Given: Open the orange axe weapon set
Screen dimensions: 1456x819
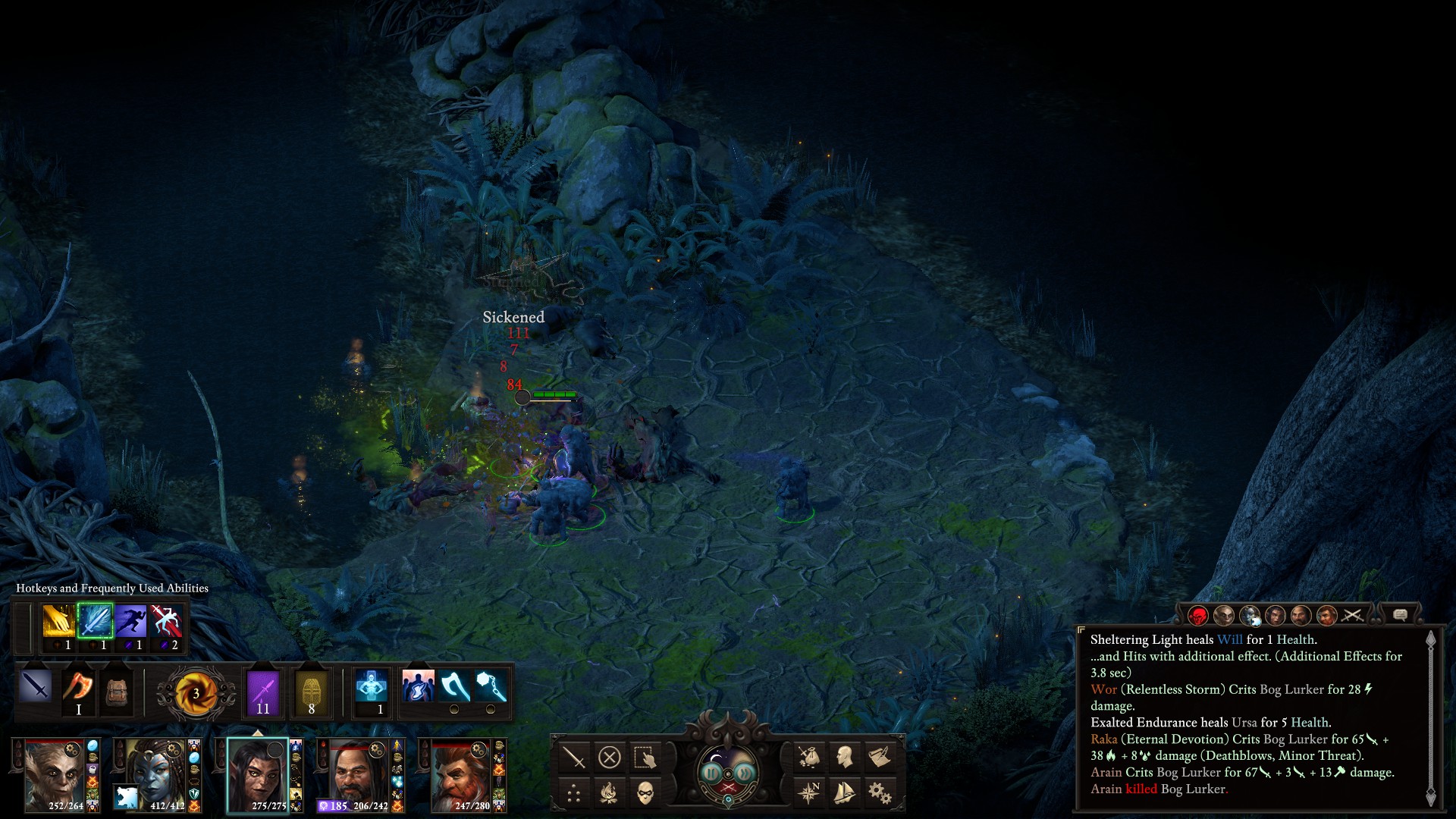Looking at the screenshot, I should (78, 689).
